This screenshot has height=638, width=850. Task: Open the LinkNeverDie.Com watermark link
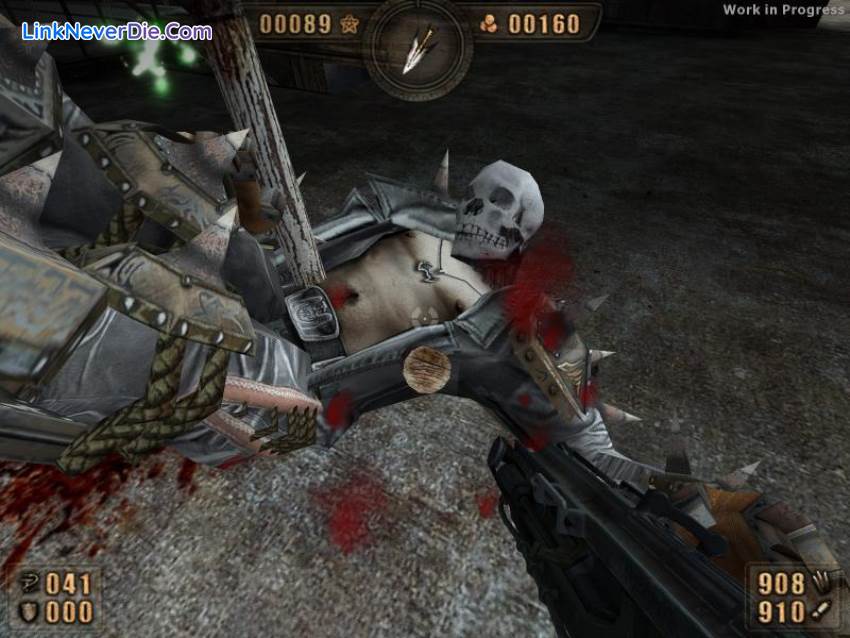[x=117, y=31]
